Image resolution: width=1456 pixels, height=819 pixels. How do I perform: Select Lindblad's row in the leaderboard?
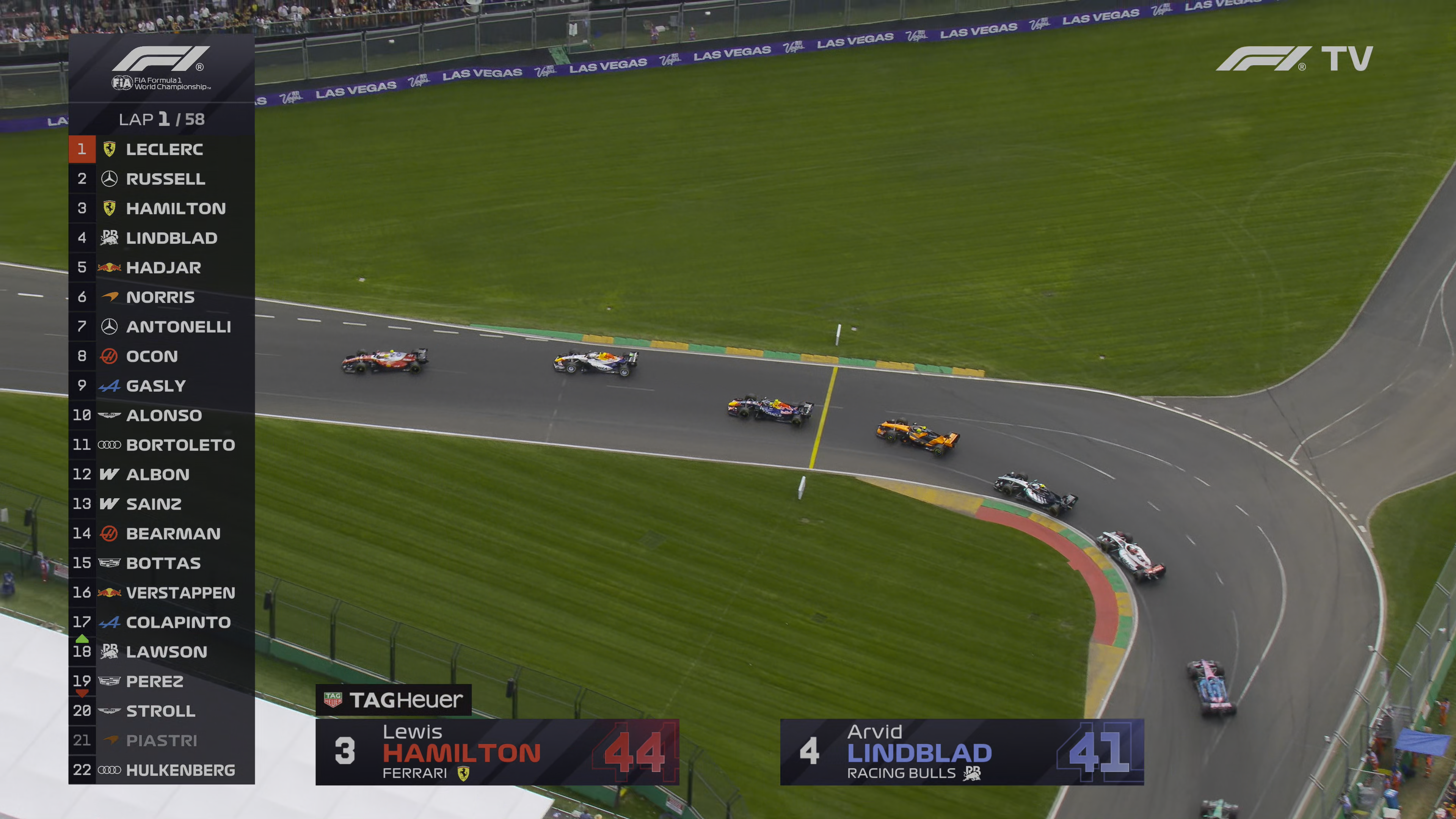tap(162, 238)
